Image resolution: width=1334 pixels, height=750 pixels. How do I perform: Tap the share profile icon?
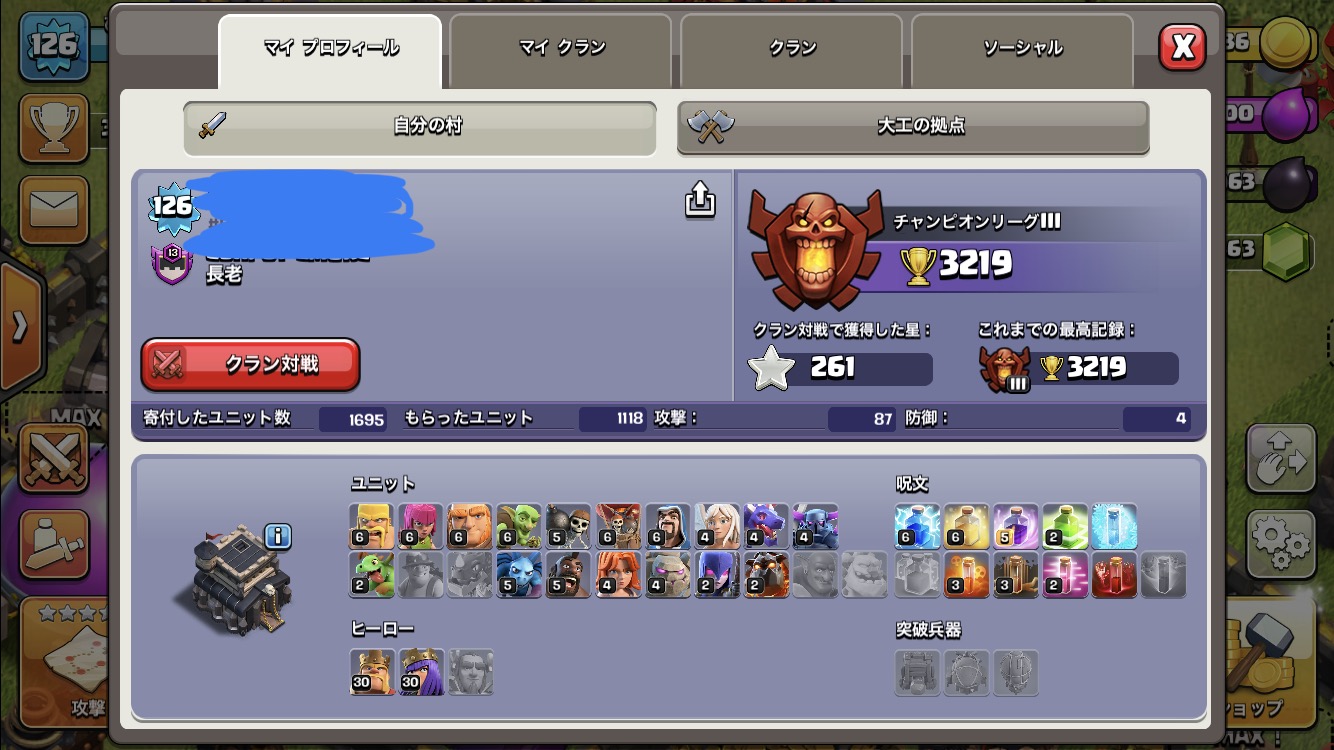pyautogui.click(x=700, y=200)
